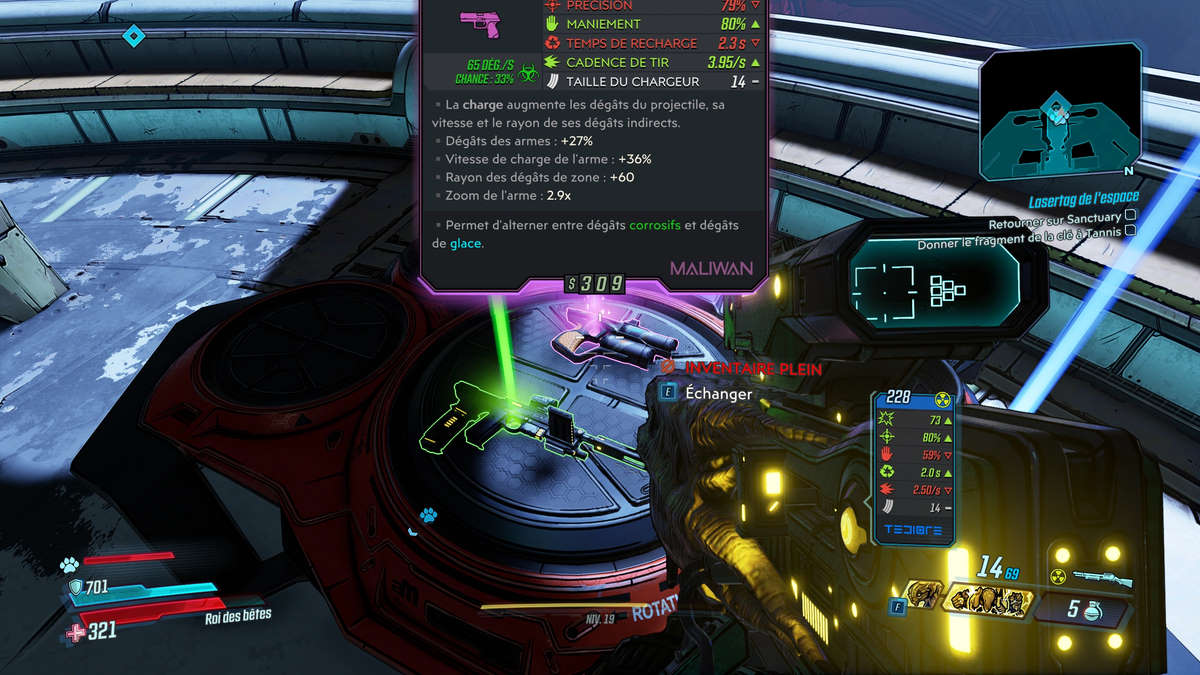Select the shield icon beside 701

[x=76, y=588]
